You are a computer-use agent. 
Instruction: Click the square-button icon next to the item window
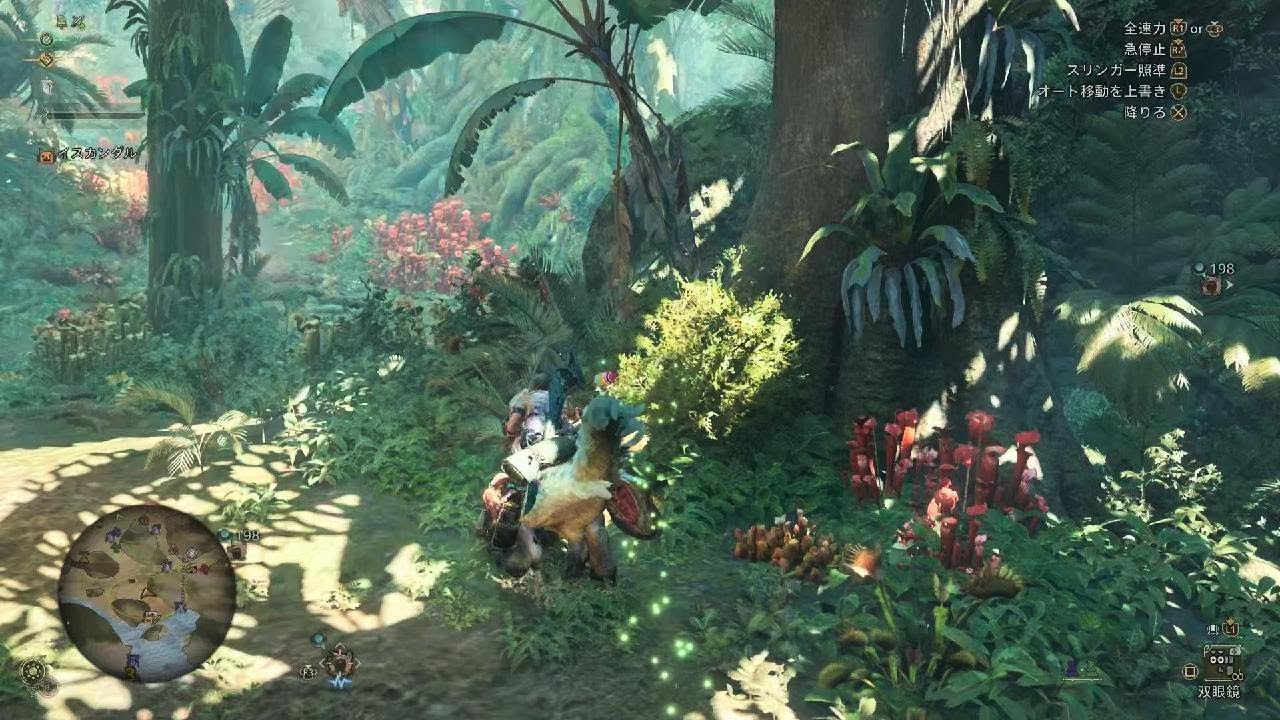[x=1190, y=672]
